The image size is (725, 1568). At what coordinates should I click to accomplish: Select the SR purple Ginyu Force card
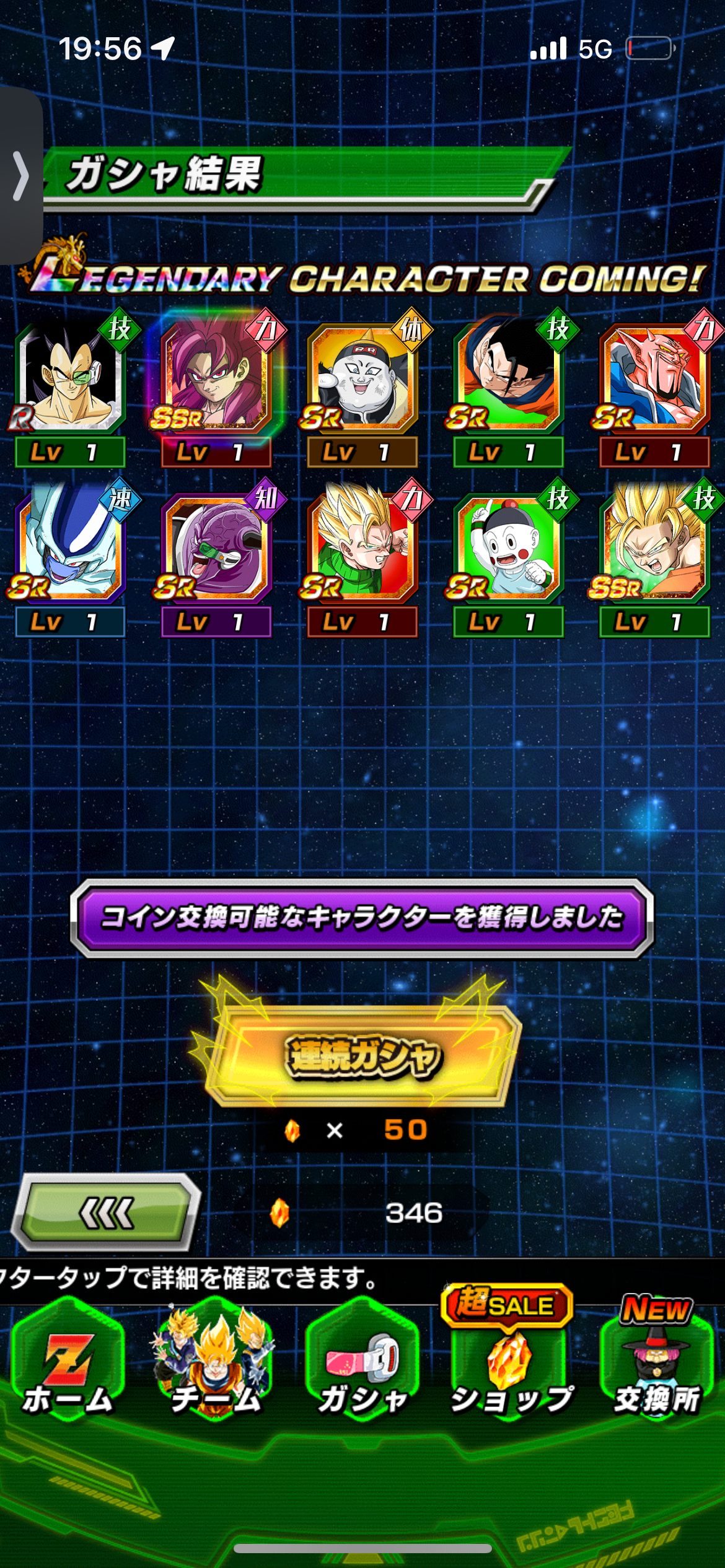coord(216,548)
